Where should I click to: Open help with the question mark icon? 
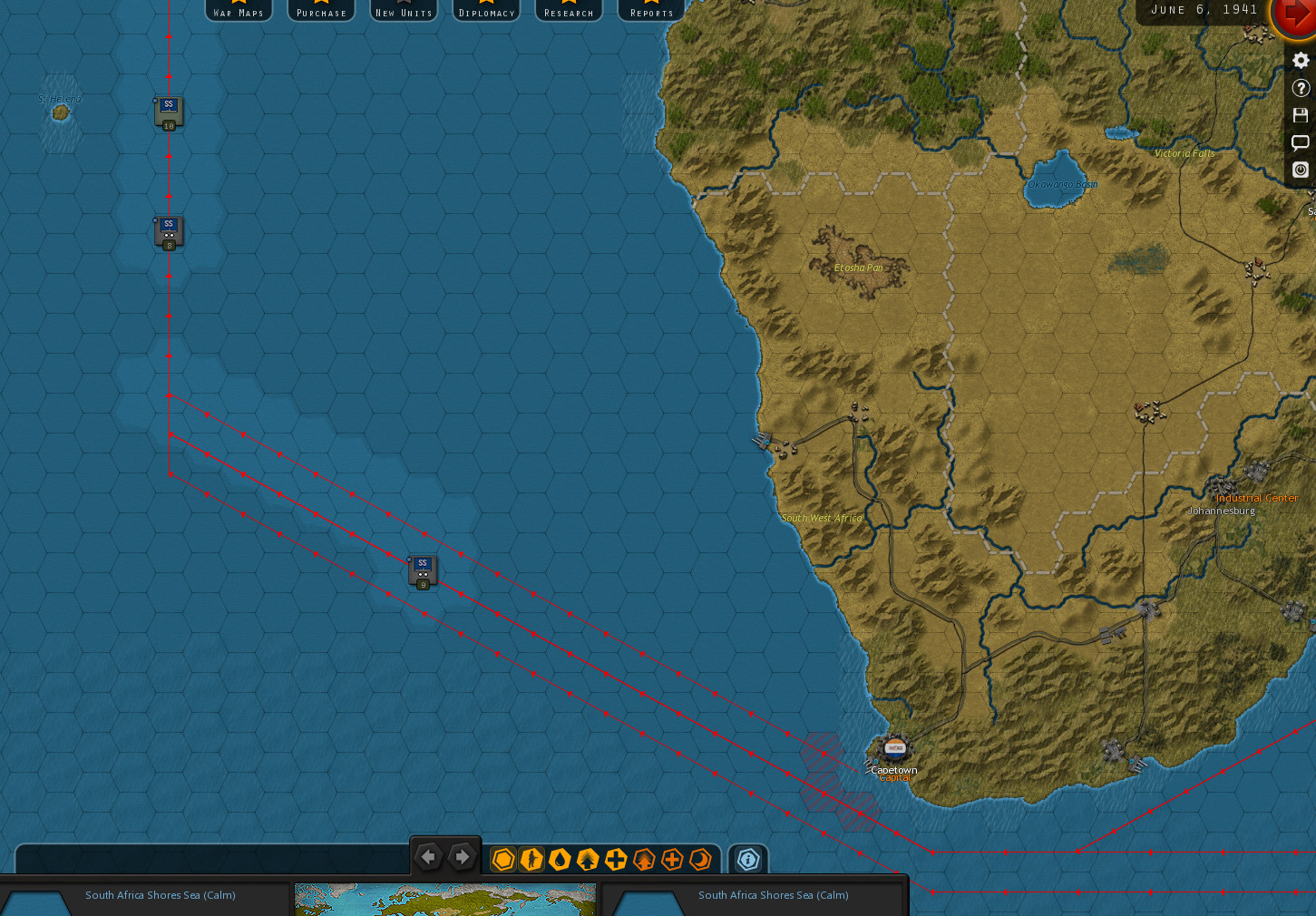pyautogui.click(x=1301, y=88)
